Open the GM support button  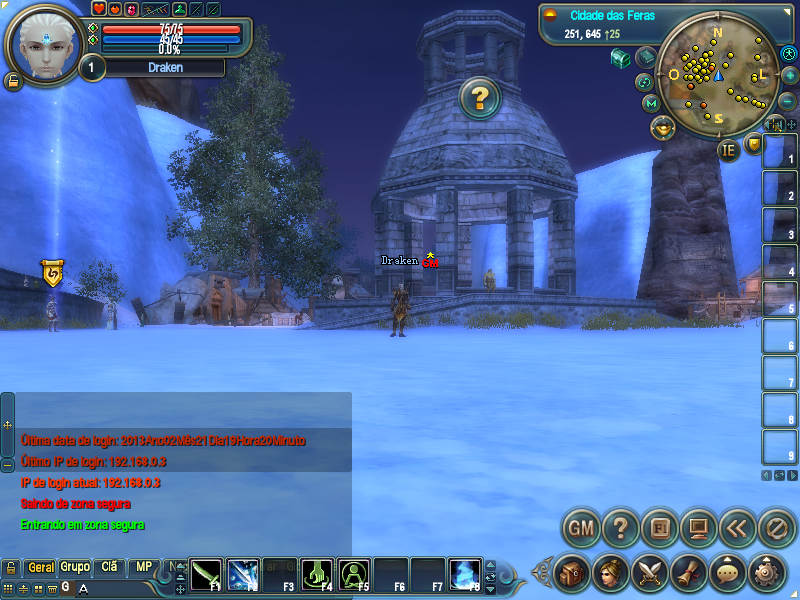tap(581, 527)
